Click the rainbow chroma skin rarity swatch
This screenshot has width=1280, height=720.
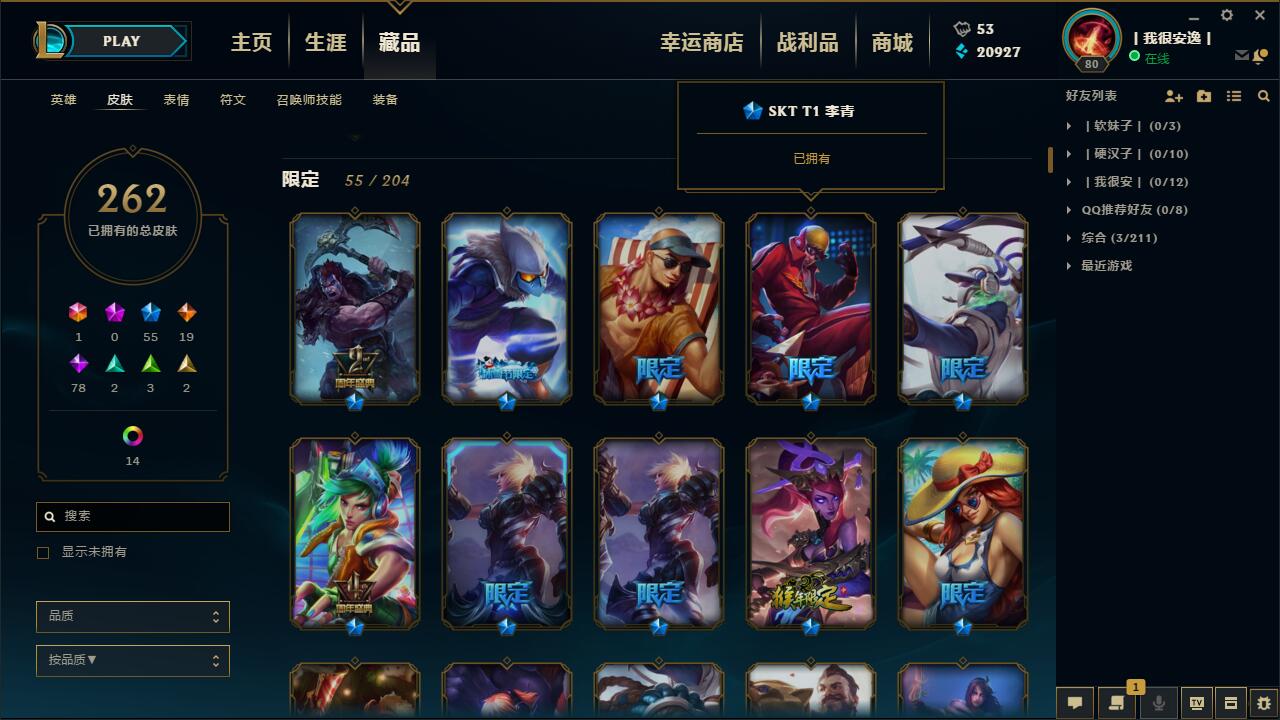(133, 436)
